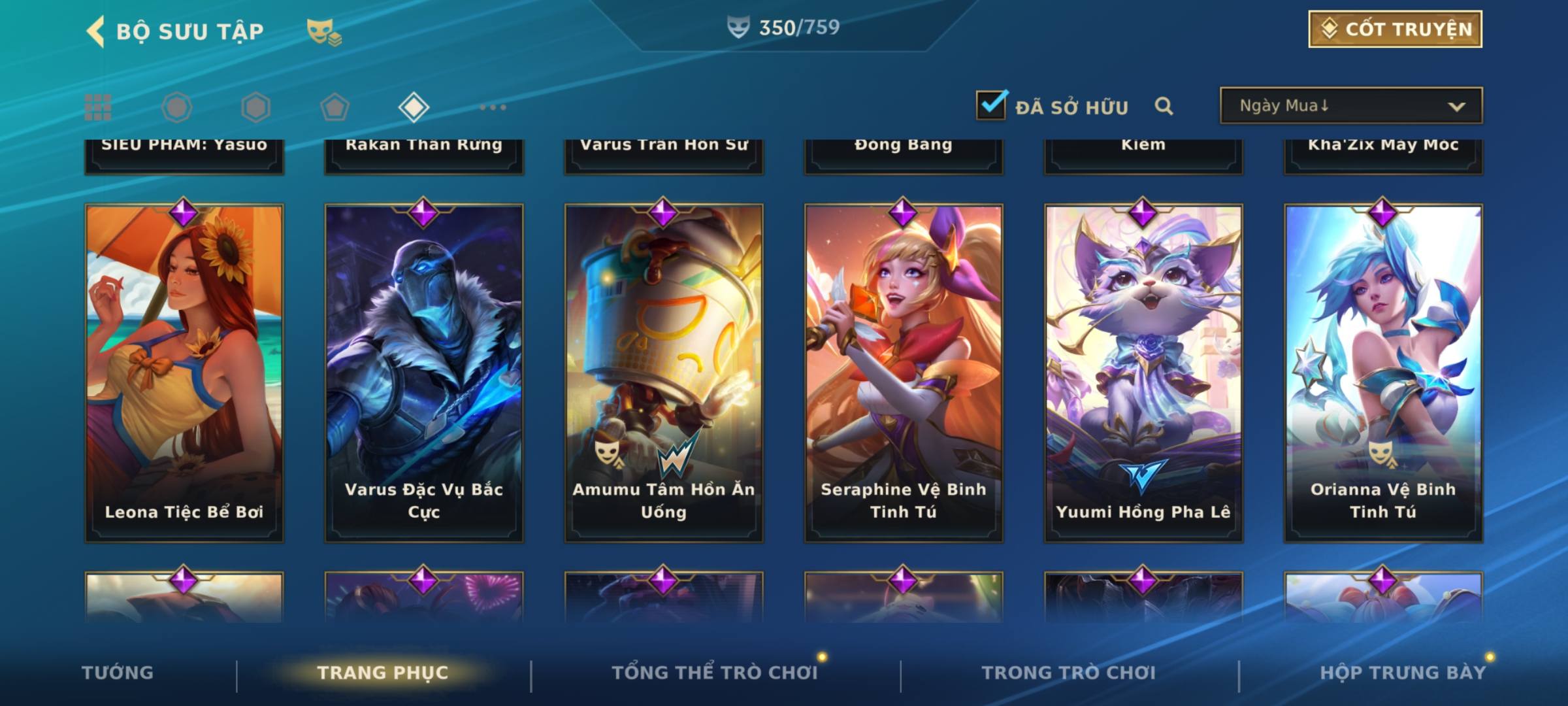
Task: Choose the pentagon rarity filter
Action: tap(335, 107)
